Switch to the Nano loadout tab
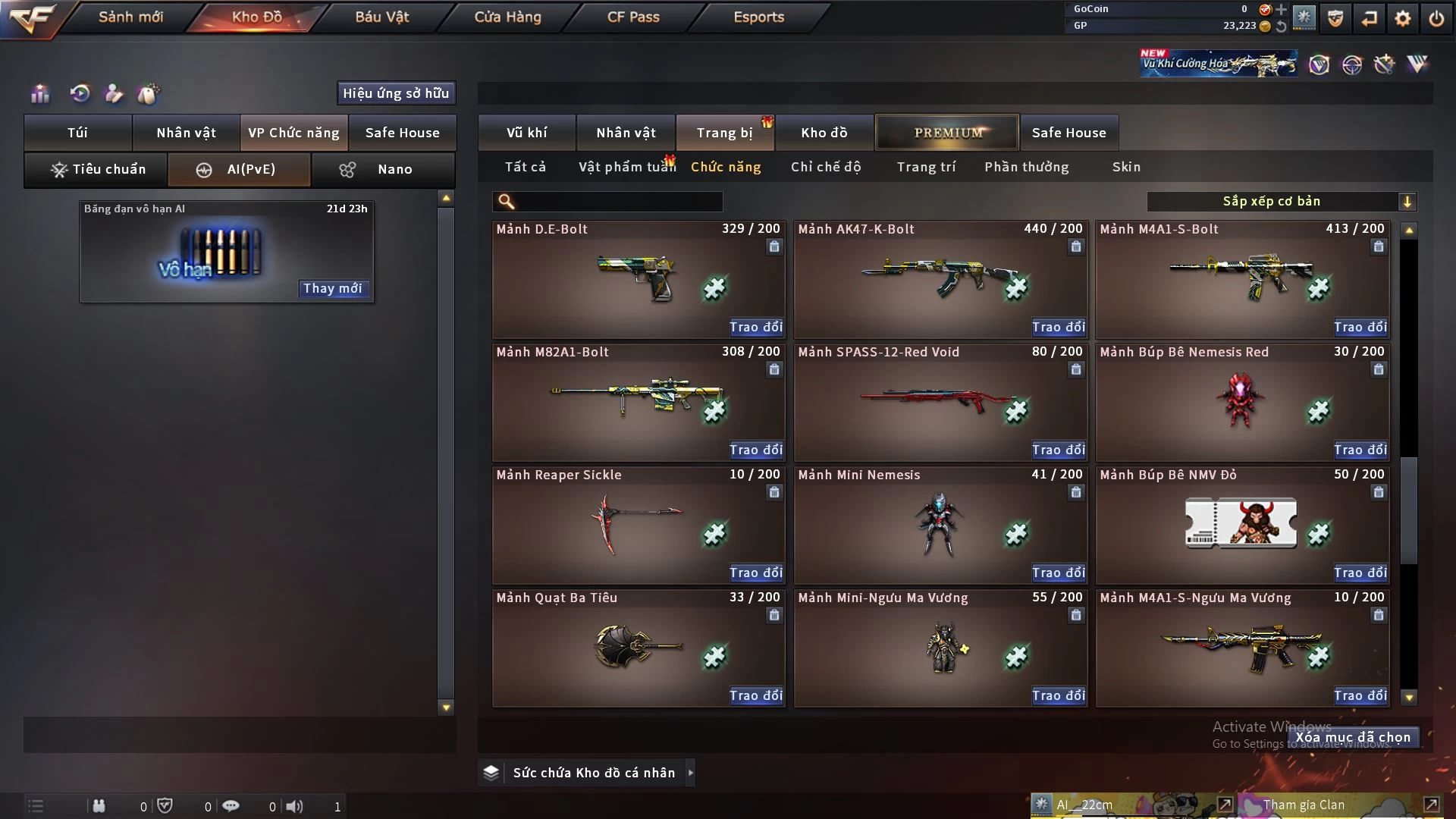This screenshot has height=819, width=1456. [384, 169]
